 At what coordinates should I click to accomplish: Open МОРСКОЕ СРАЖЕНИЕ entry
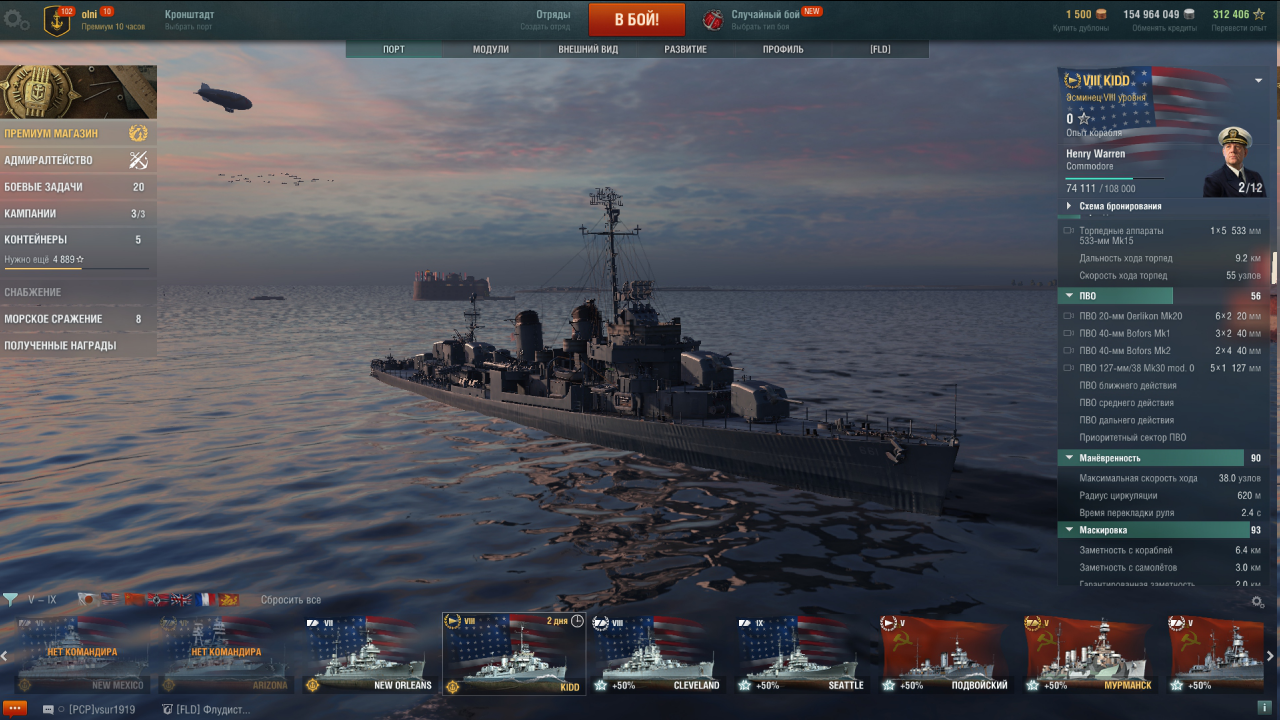point(54,319)
